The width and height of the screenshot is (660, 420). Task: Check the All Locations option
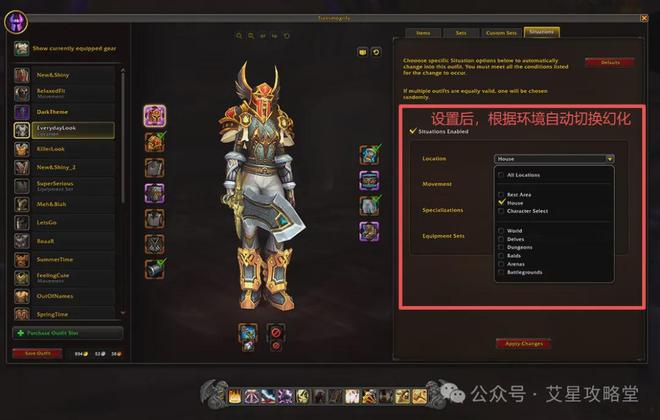[501, 175]
